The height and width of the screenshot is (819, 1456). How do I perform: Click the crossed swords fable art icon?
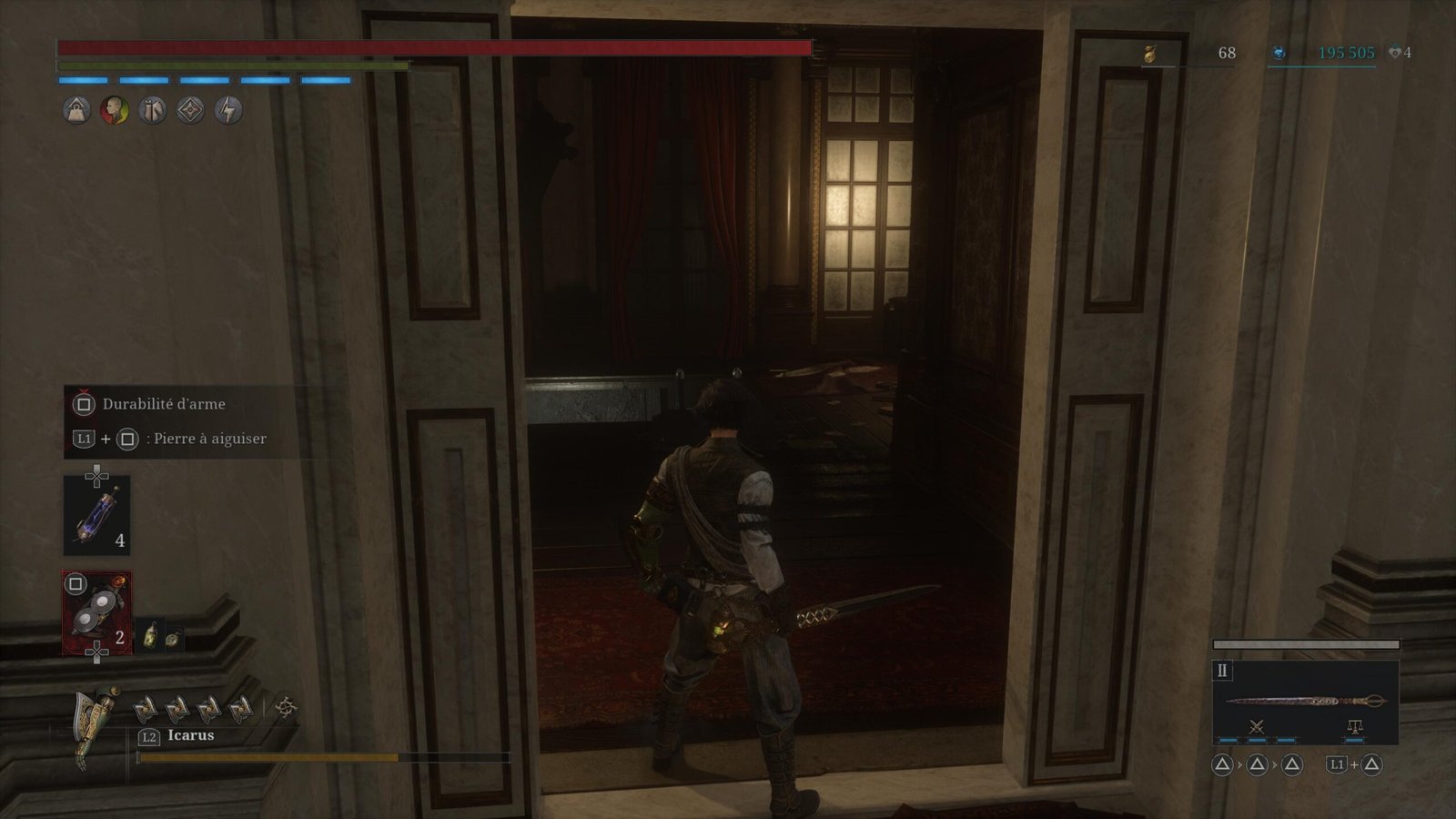[1257, 726]
